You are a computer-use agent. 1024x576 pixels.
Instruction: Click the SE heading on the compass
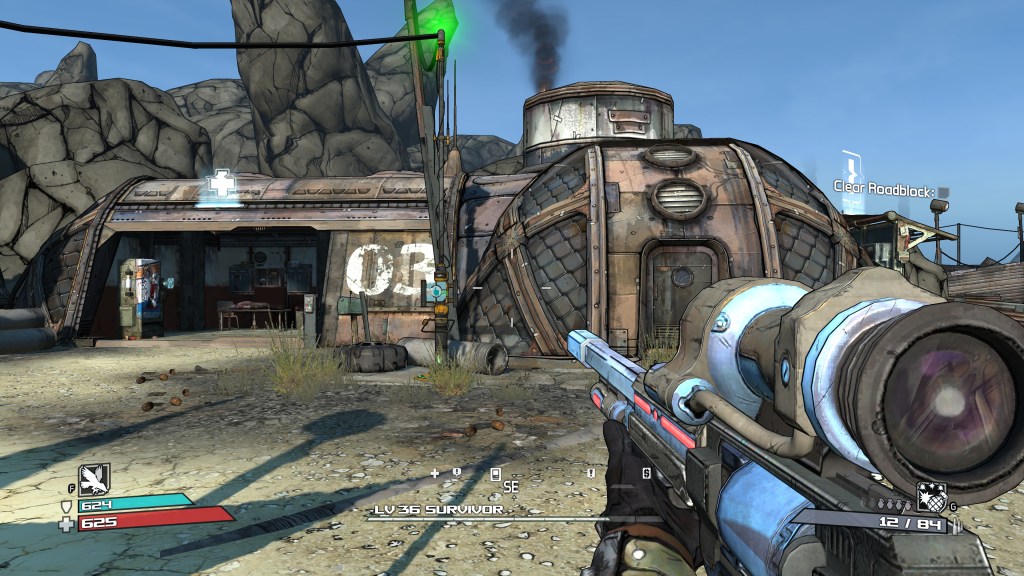point(510,487)
